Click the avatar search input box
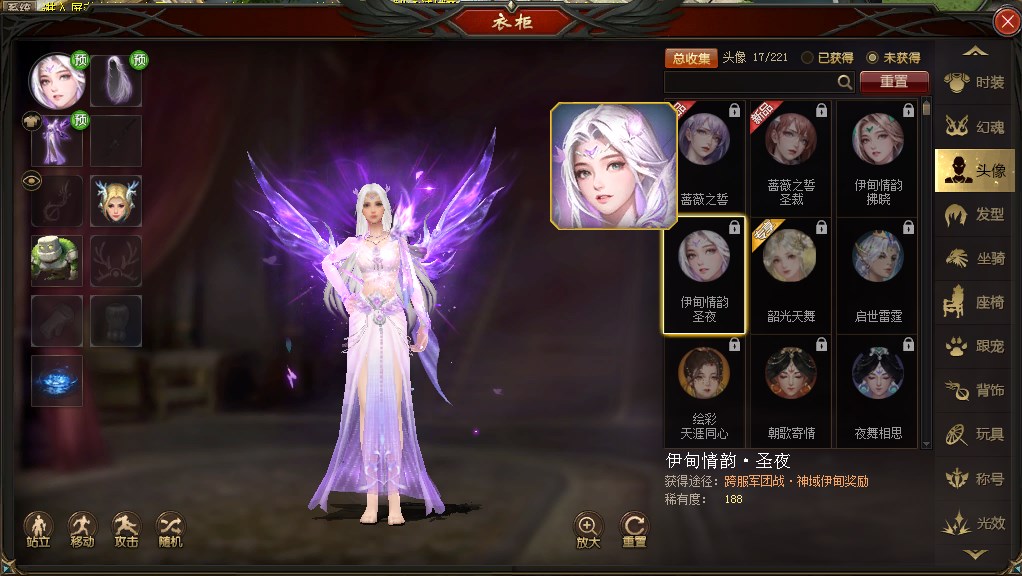Screen dimensions: 1022x576 click(x=750, y=82)
